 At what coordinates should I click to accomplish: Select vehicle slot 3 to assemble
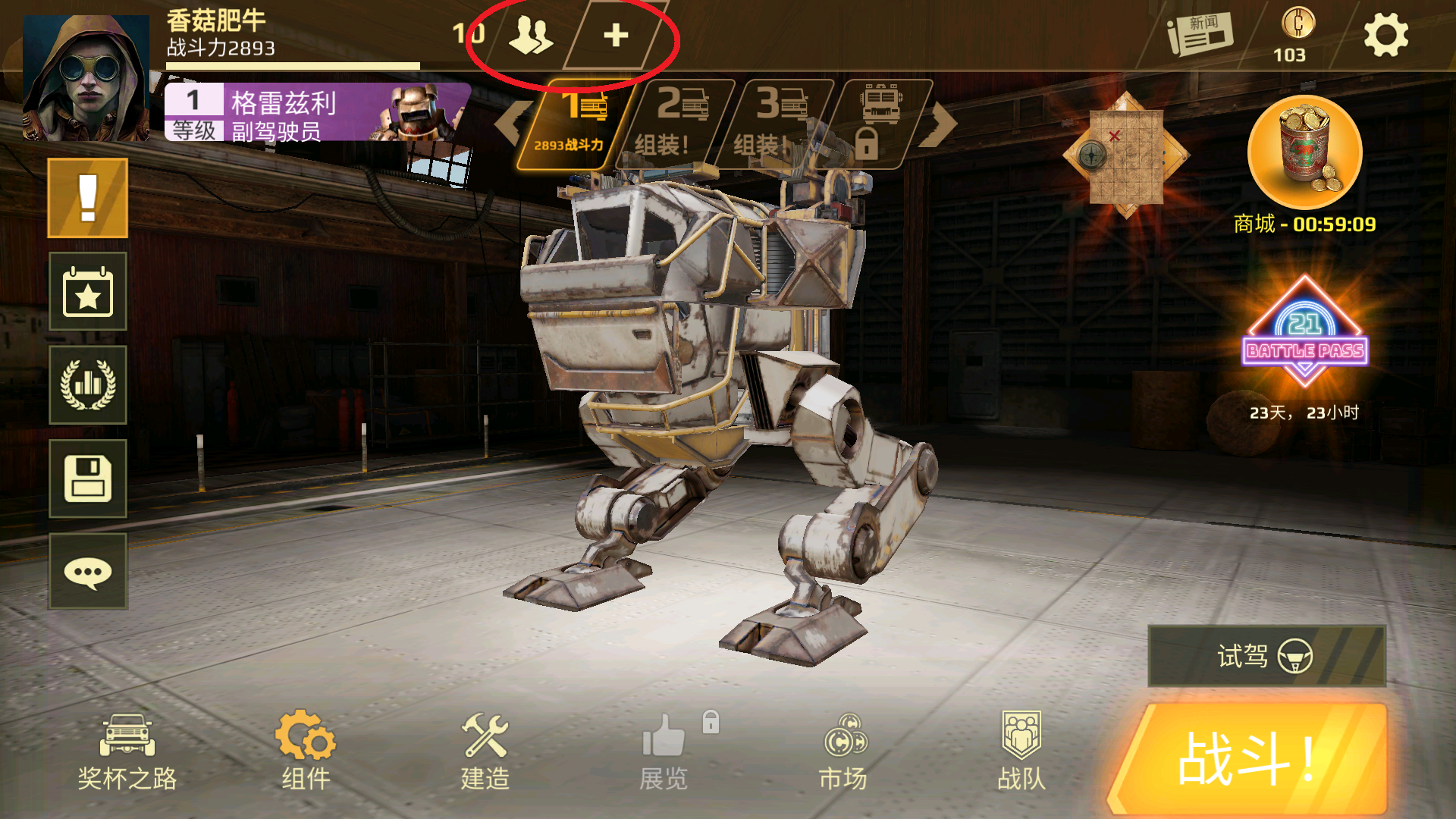[773, 123]
